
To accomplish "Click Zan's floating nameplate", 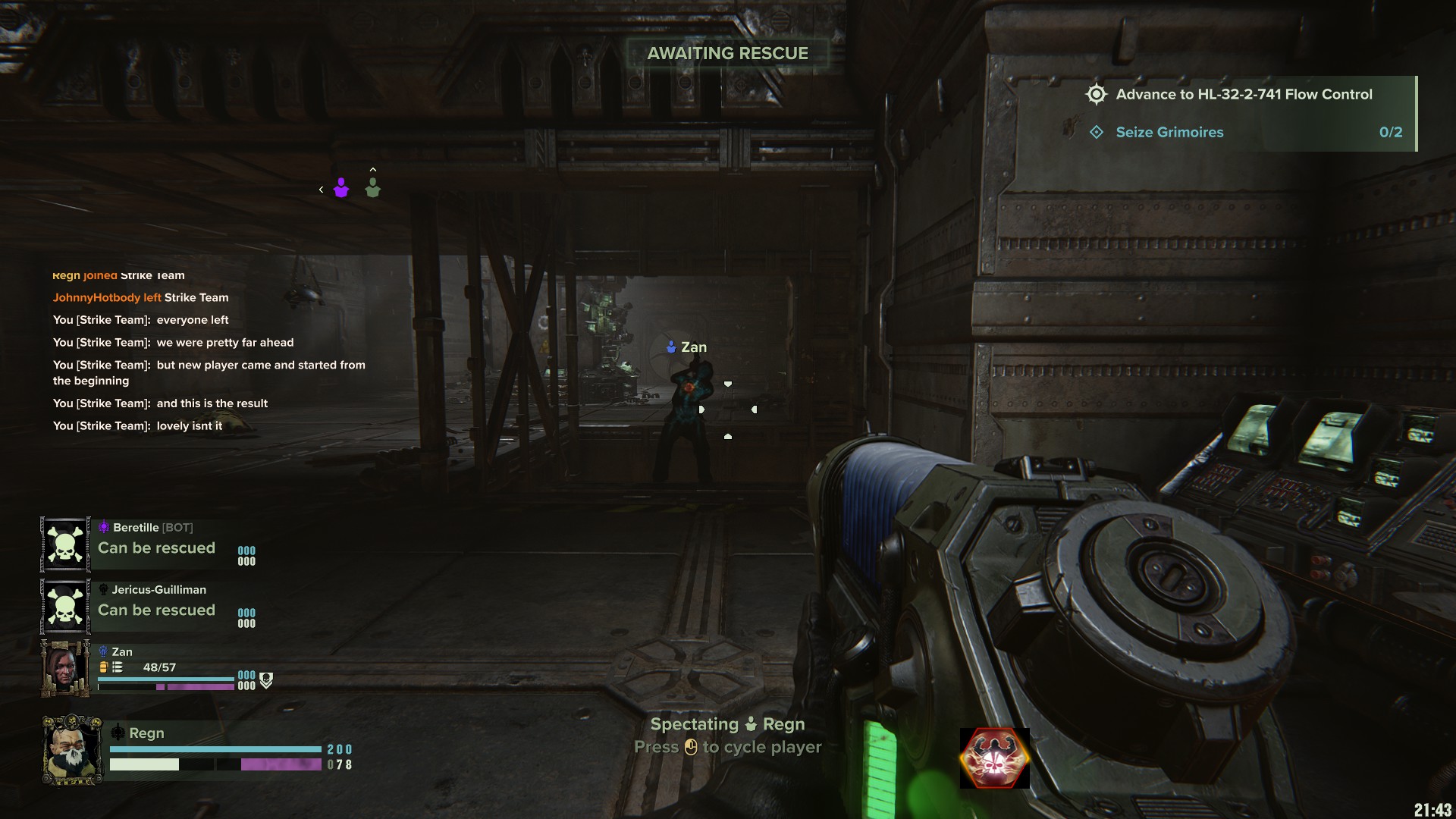I will pos(687,347).
